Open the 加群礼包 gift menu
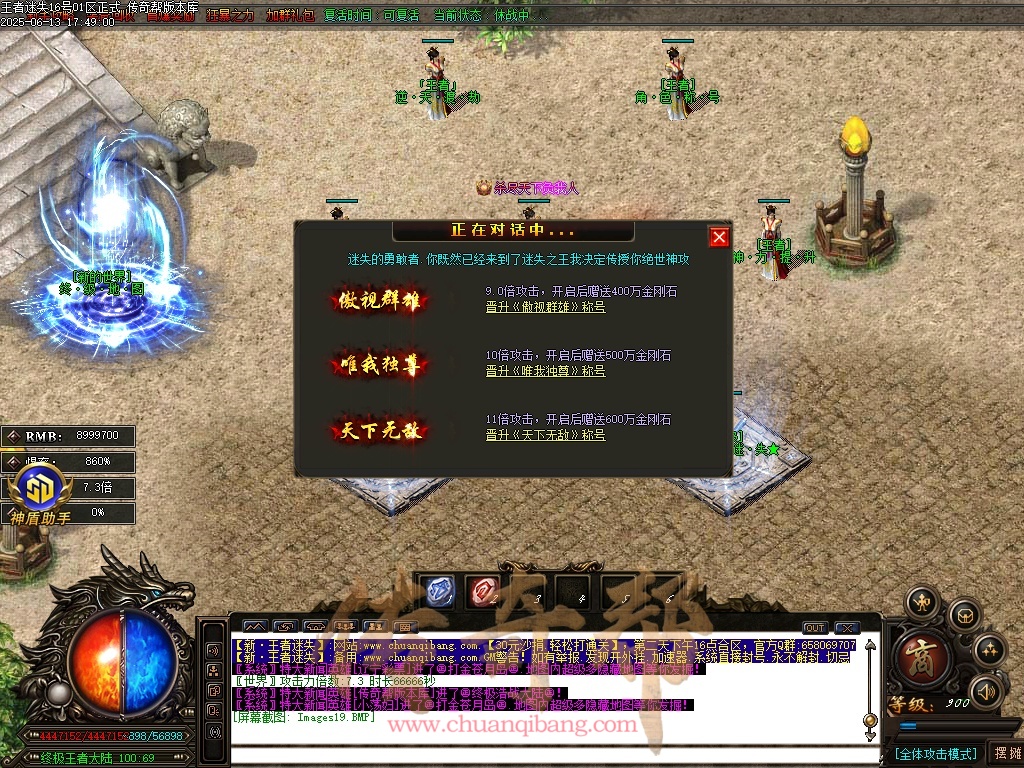 pyautogui.click(x=290, y=16)
